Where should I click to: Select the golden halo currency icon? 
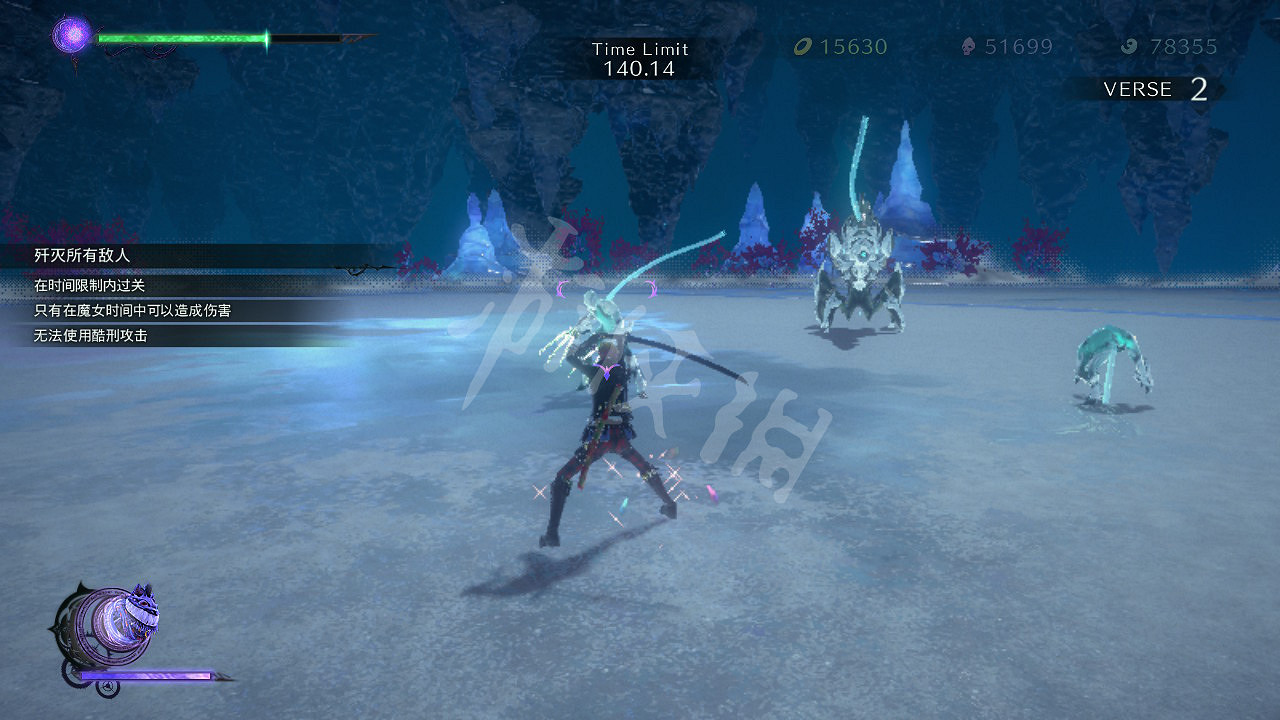pos(804,46)
